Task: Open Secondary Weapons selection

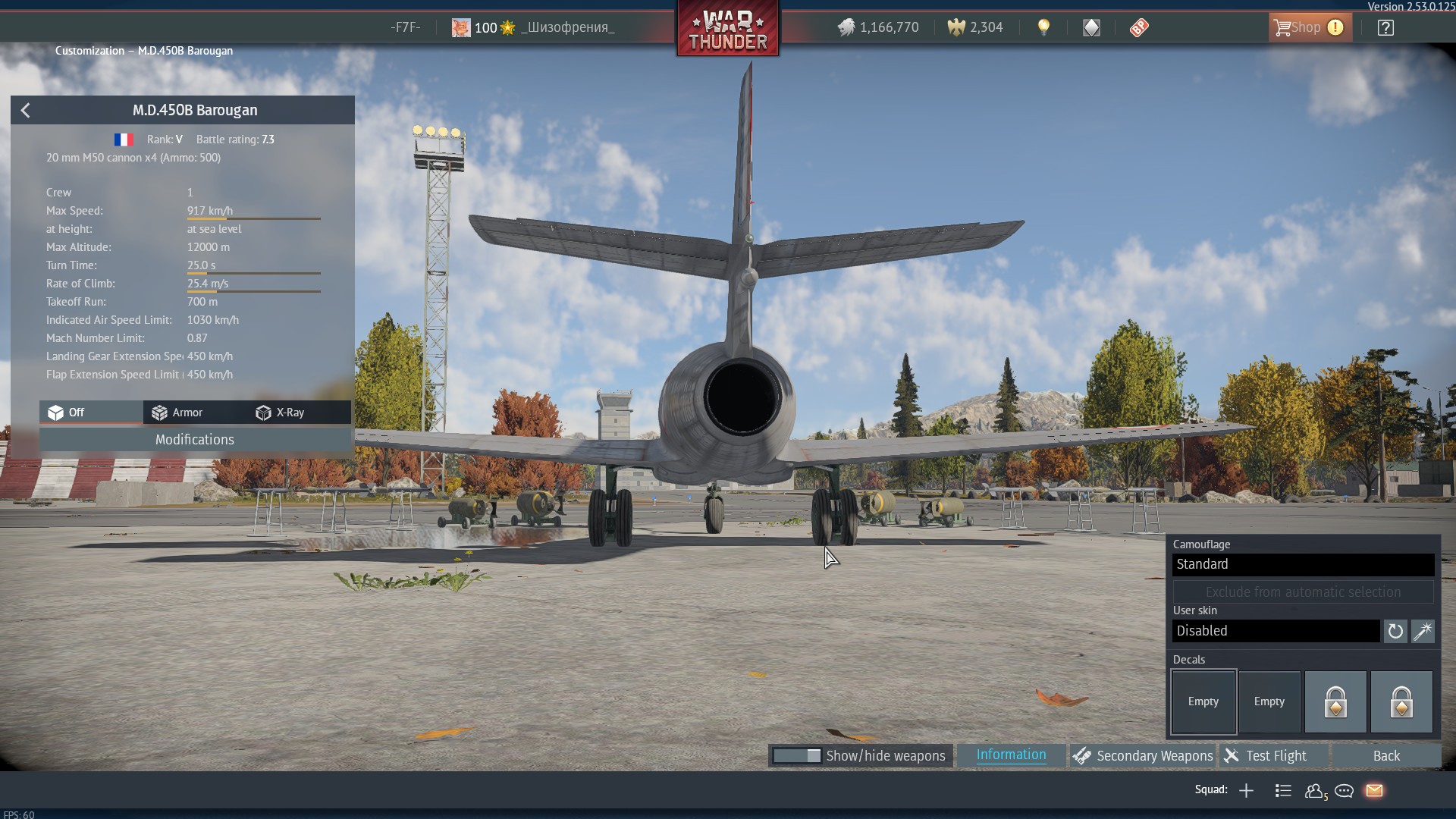Action: coord(1144,756)
